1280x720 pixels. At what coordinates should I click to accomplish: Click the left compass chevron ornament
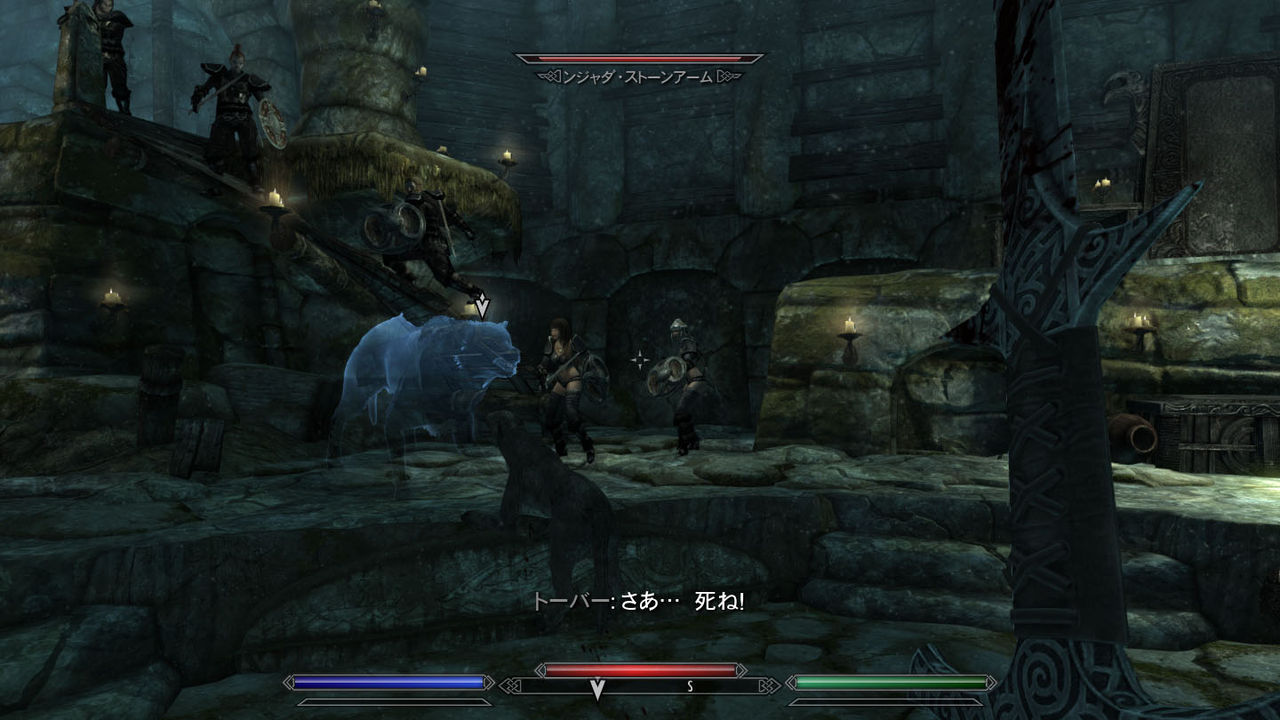tap(512, 686)
